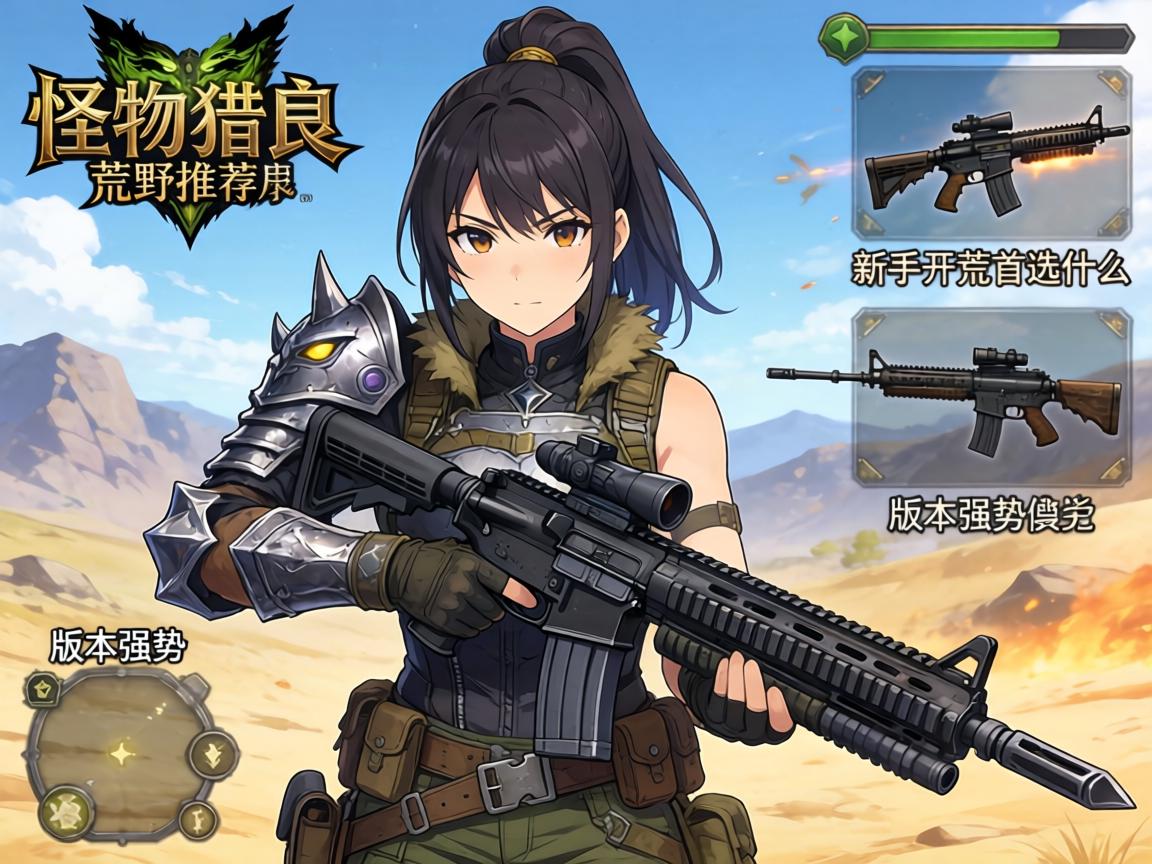Click the green star emblem beside the bar
1152x864 pixels.
tap(843, 38)
